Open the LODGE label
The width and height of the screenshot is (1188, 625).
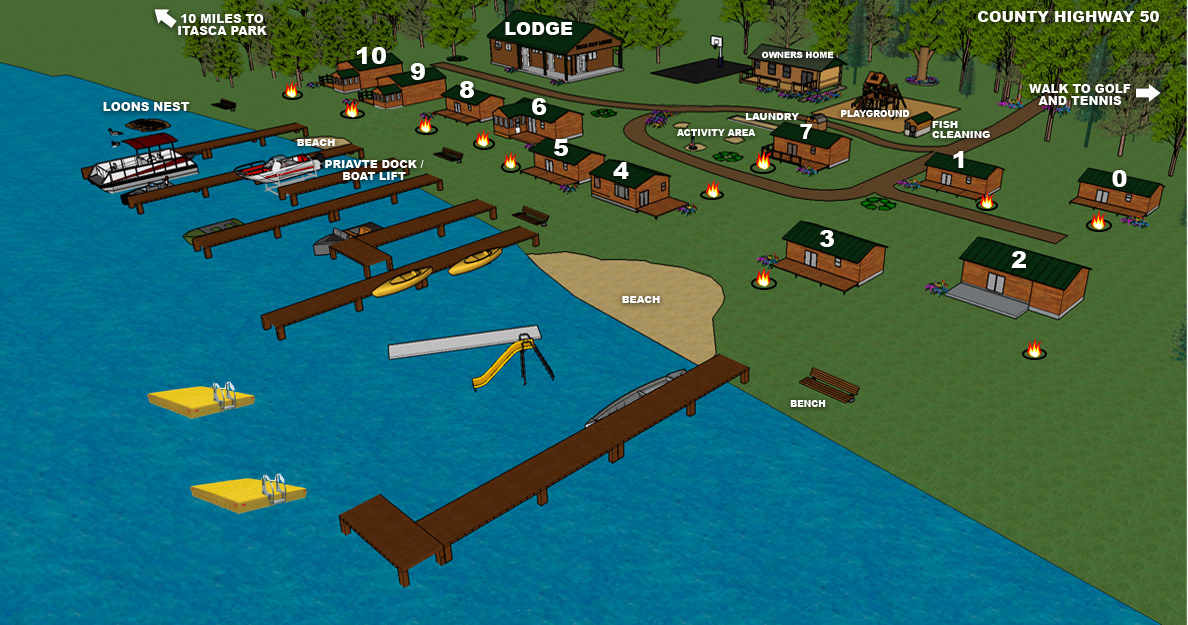[538, 29]
